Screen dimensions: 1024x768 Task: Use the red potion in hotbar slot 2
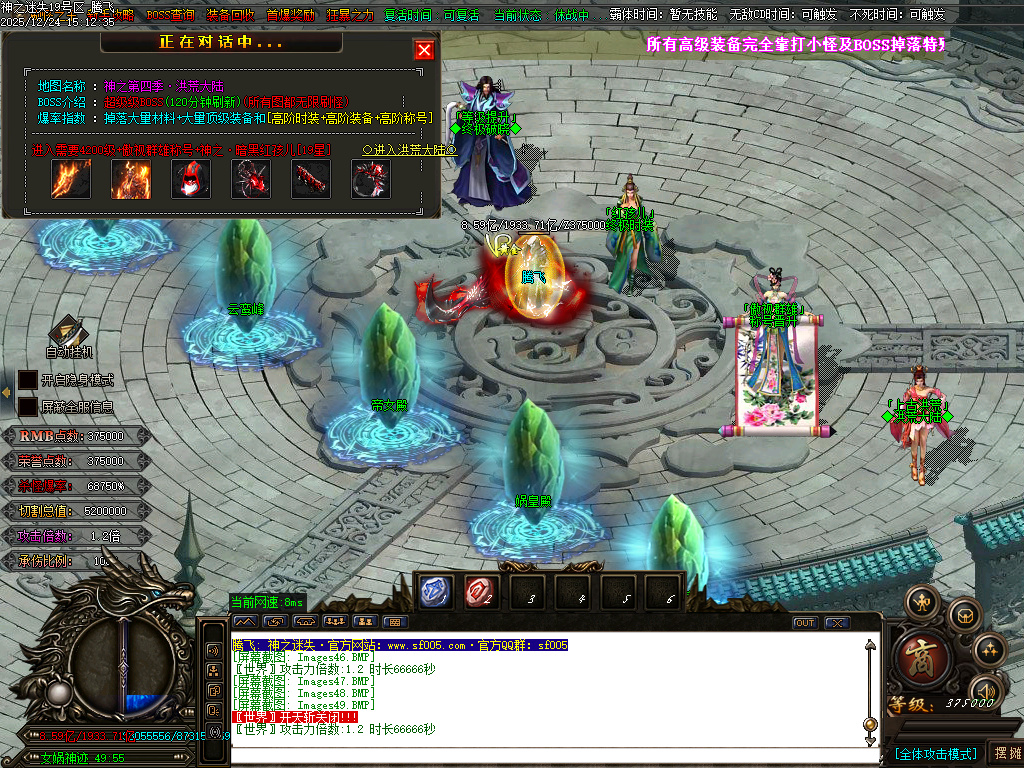pyautogui.click(x=480, y=592)
